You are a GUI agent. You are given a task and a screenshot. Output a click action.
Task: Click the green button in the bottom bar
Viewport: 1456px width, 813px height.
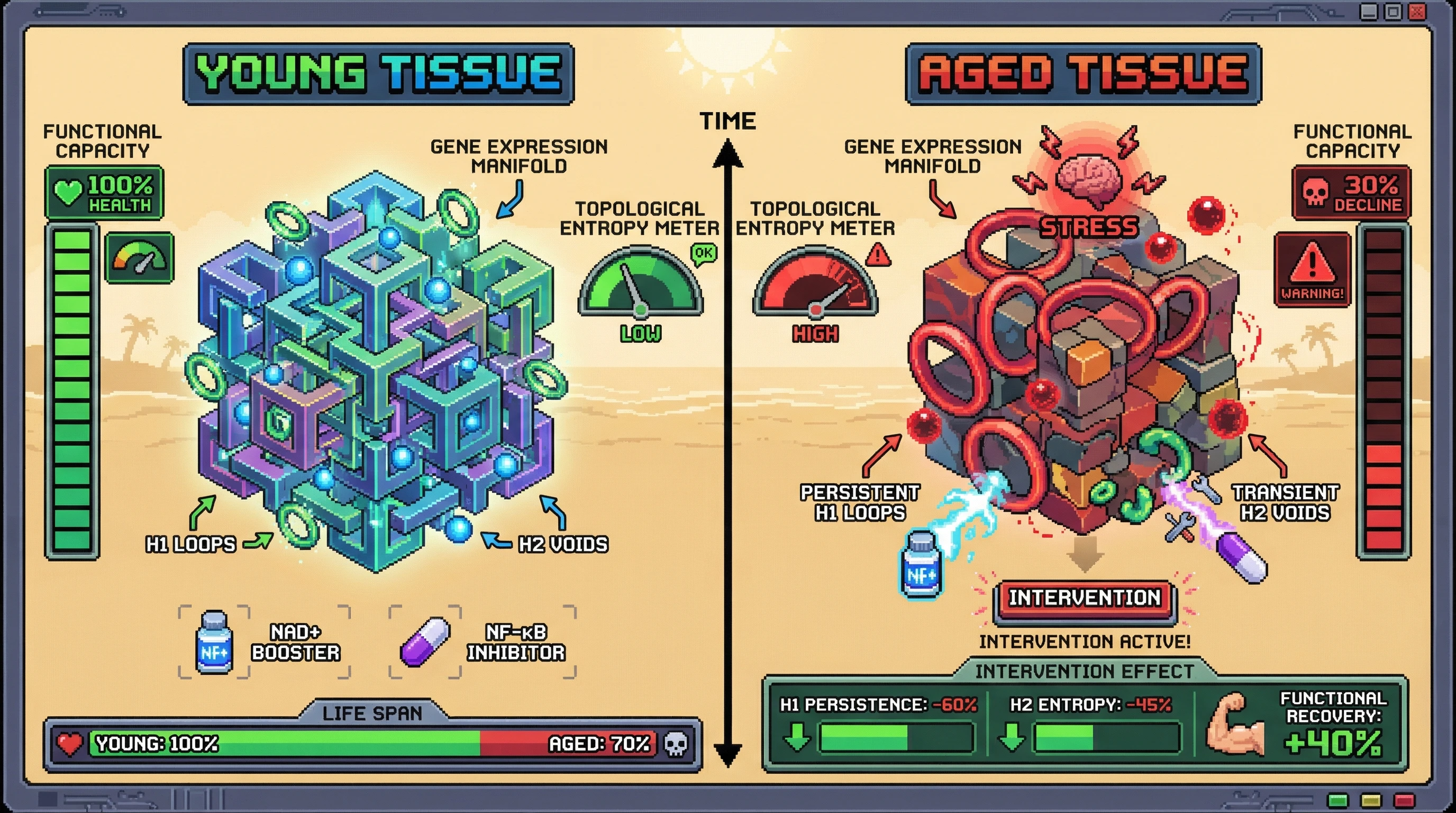coord(1338,800)
